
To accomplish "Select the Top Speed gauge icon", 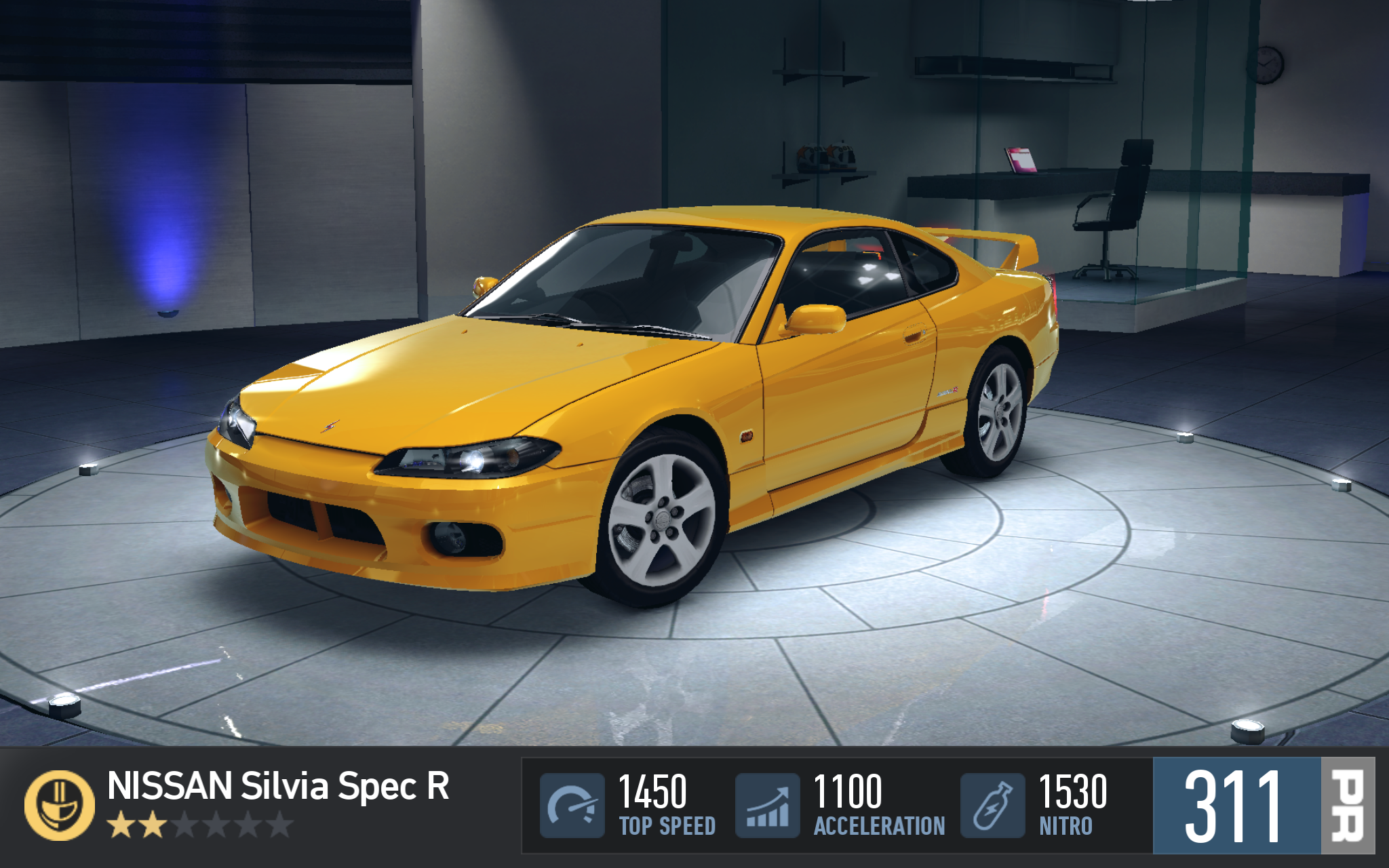I will coord(572,806).
